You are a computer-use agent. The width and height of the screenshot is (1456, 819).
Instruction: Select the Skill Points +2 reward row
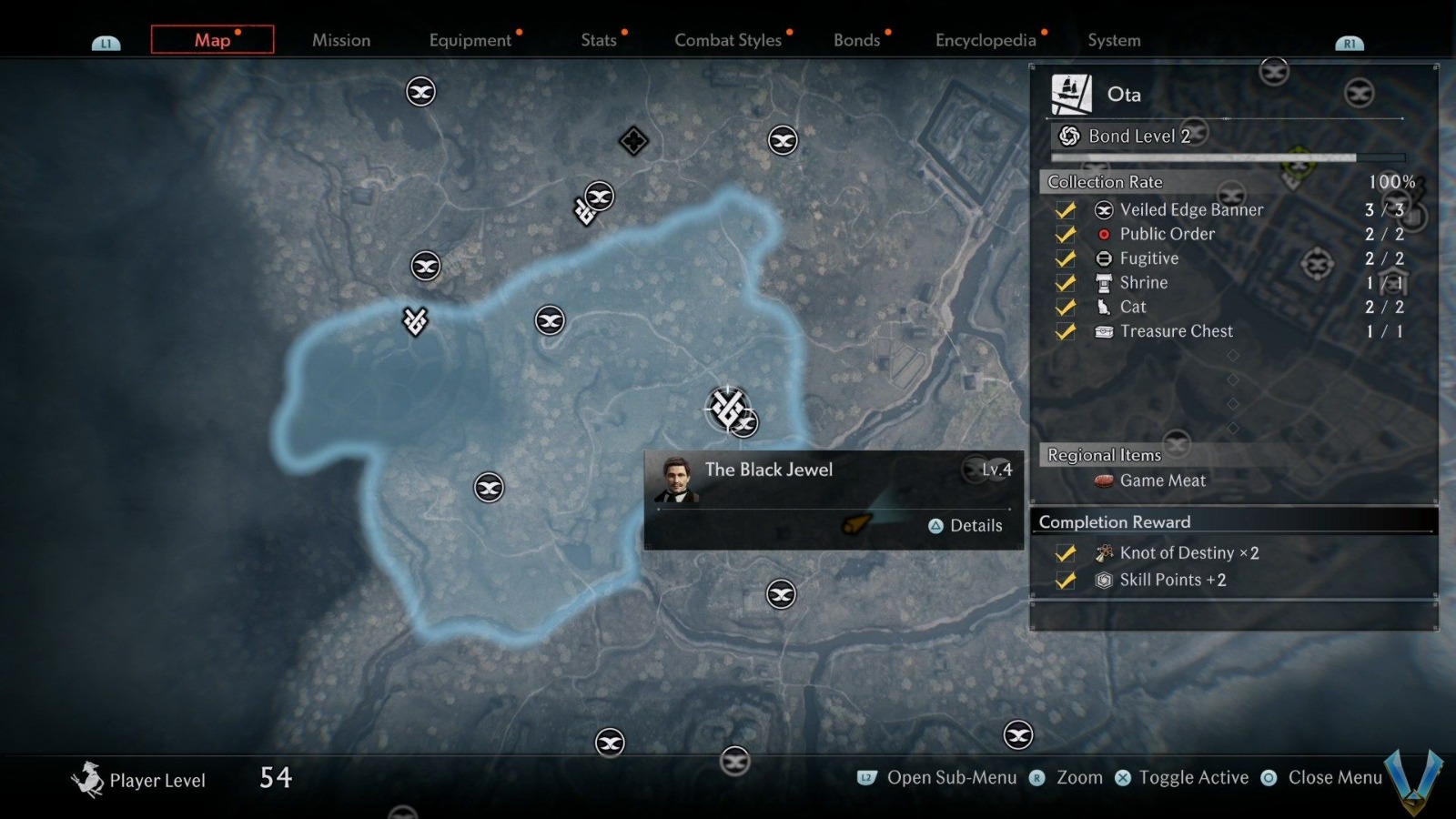point(1172,581)
